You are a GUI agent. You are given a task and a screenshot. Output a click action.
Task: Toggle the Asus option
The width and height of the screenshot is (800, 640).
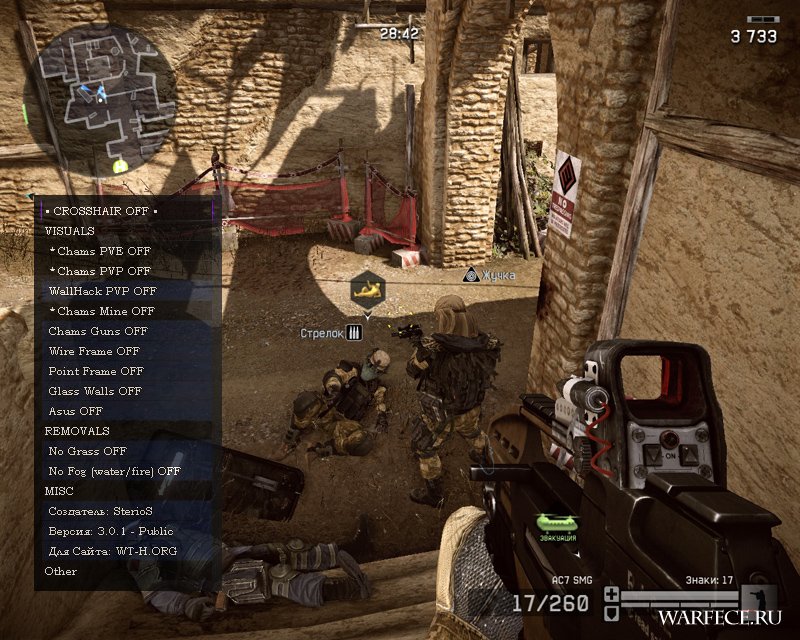[x=76, y=411]
